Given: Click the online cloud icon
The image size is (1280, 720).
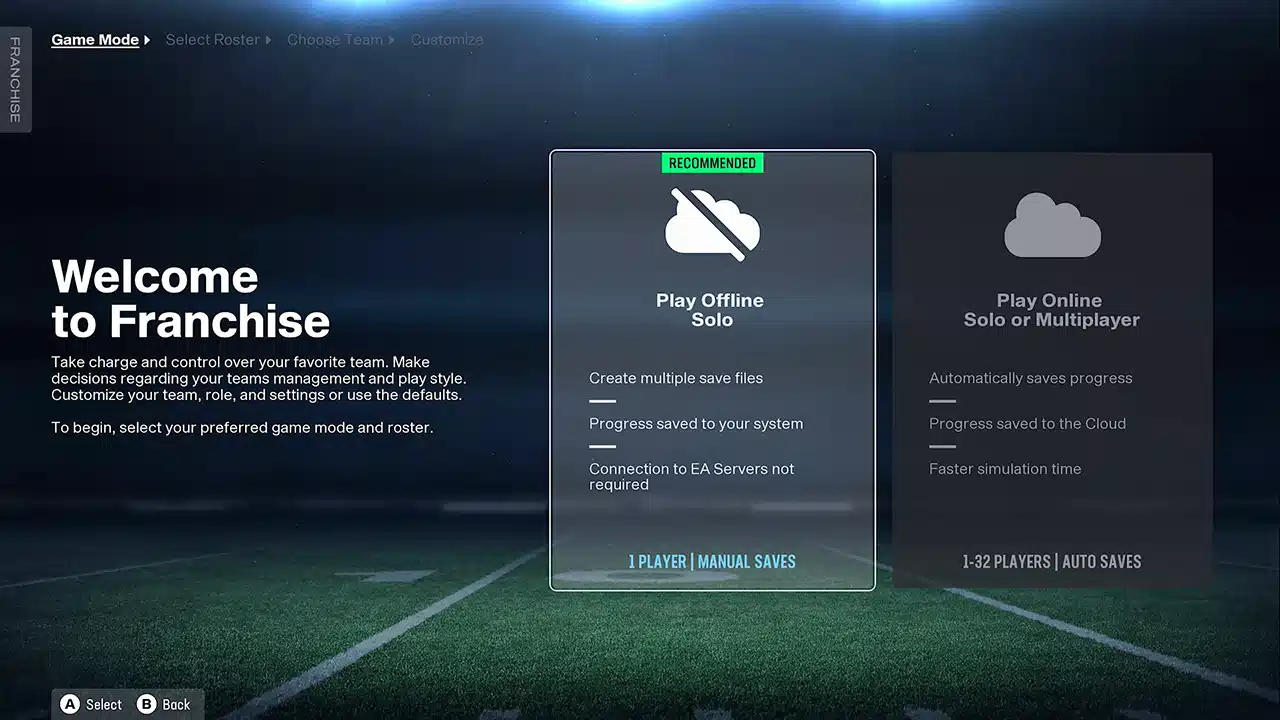Looking at the screenshot, I should [x=1052, y=224].
